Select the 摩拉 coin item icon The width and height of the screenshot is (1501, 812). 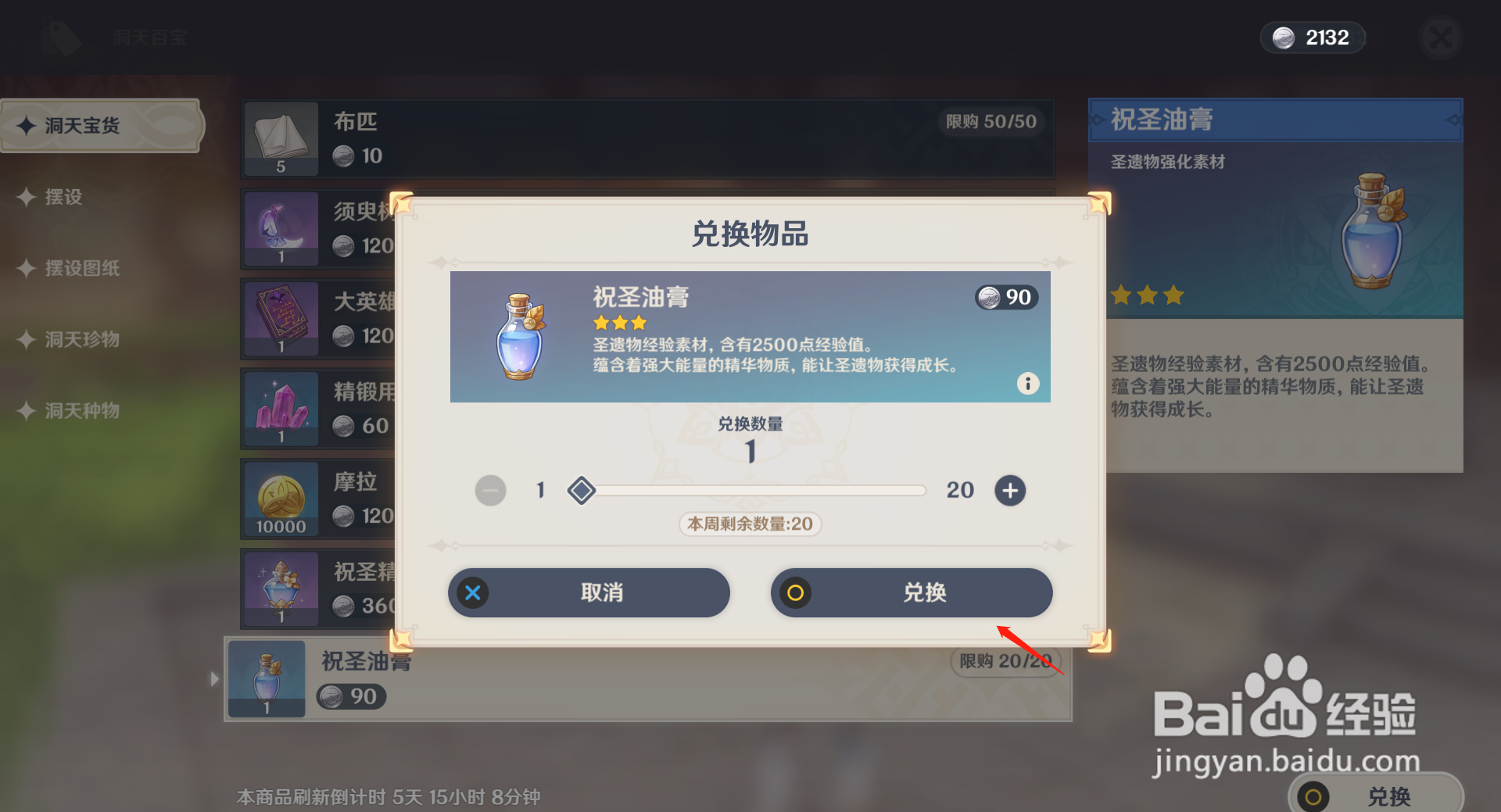[281, 499]
